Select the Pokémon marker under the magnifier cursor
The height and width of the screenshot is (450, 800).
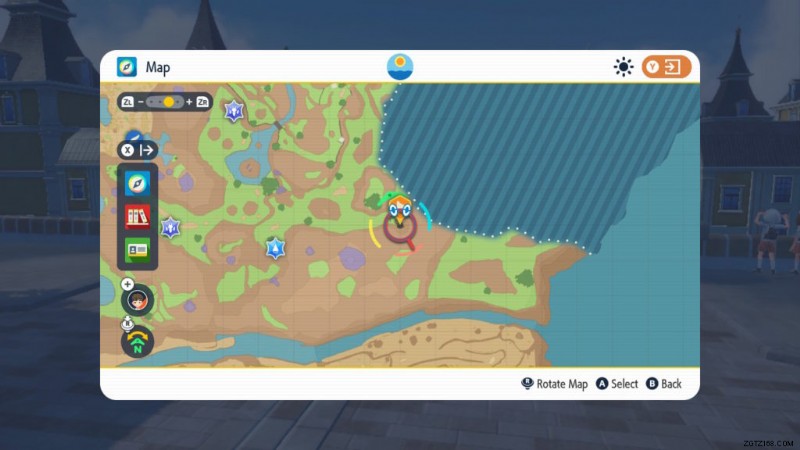pyautogui.click(x=401, y=214)
